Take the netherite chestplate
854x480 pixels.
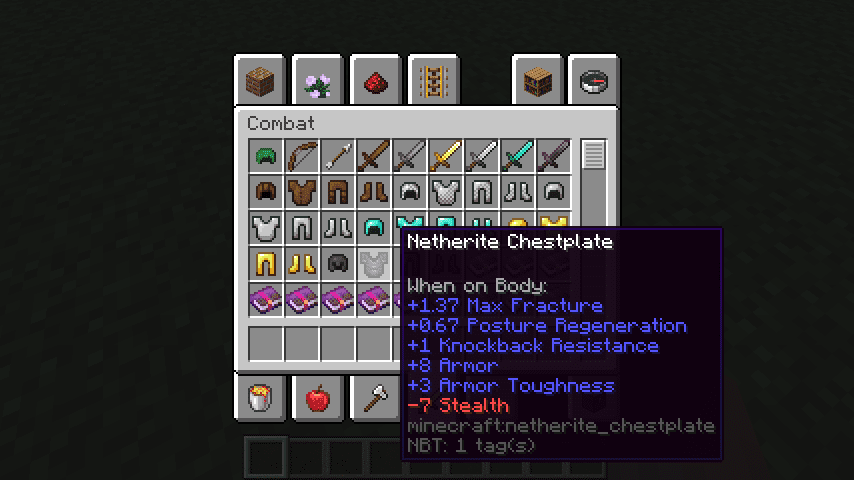point(374,264)
